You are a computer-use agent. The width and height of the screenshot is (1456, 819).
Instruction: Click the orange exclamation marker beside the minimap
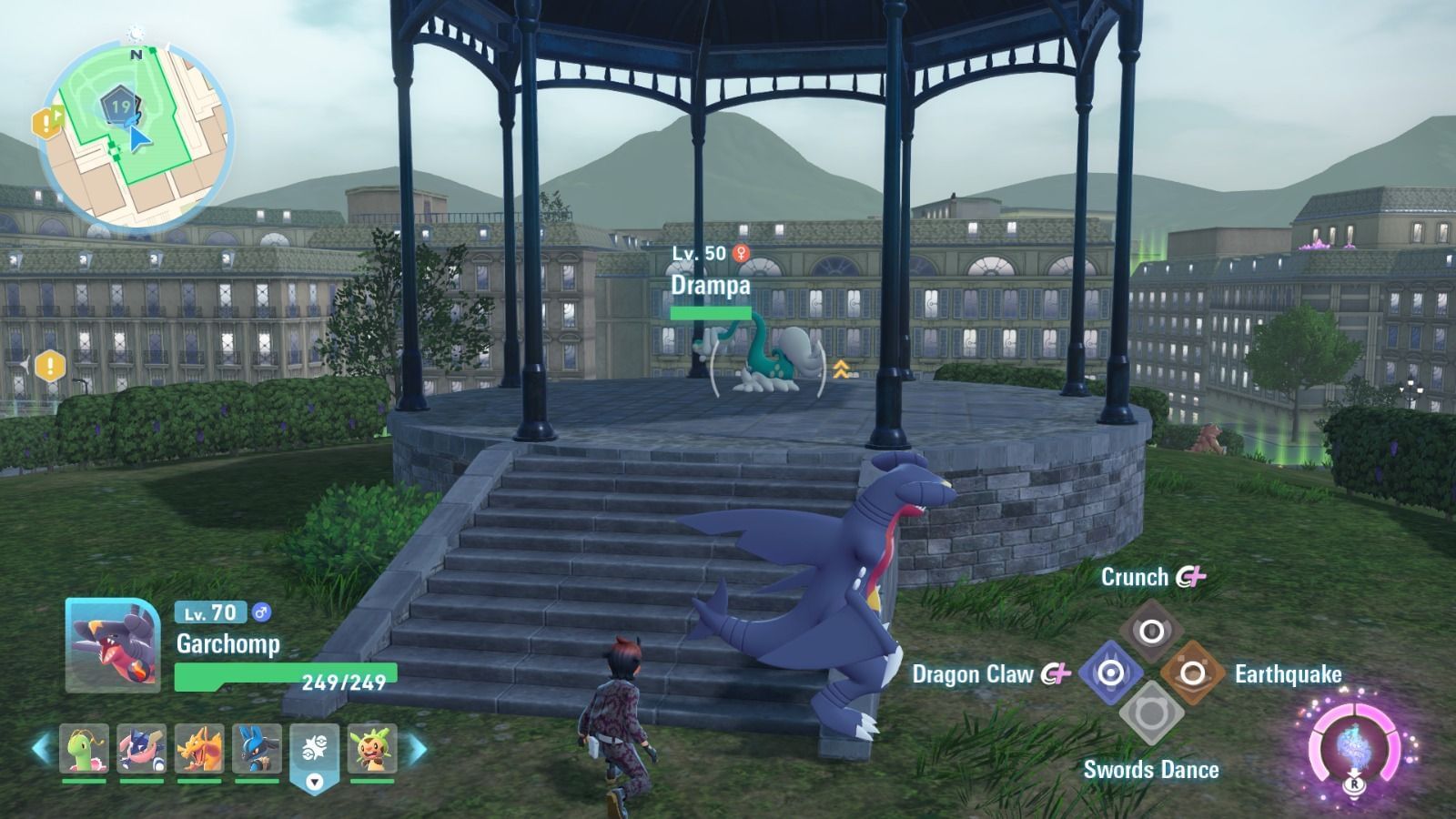(x=46, y=122)
